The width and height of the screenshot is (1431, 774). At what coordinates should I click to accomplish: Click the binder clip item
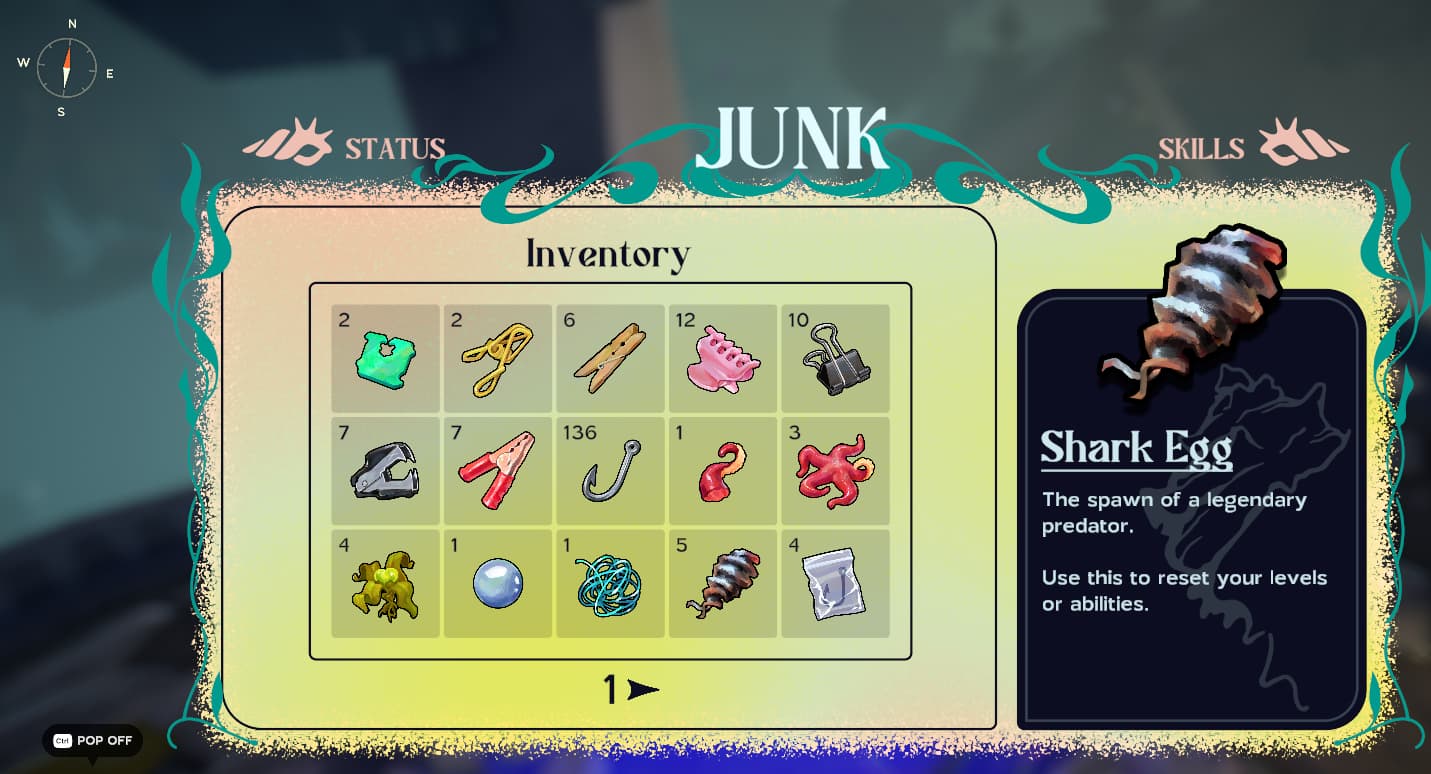tap(836, 358)
